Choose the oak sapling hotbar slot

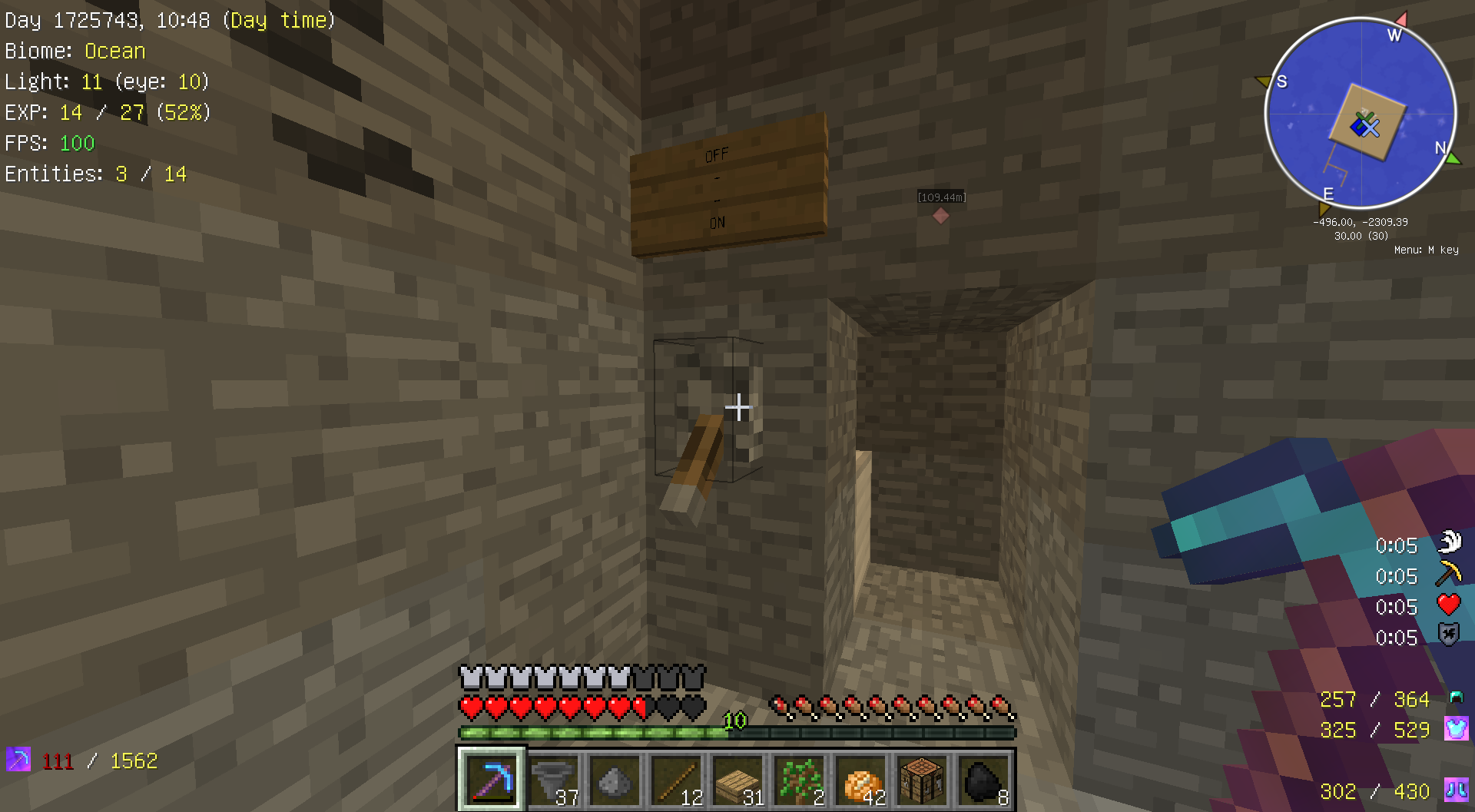(x=799, y=780)
